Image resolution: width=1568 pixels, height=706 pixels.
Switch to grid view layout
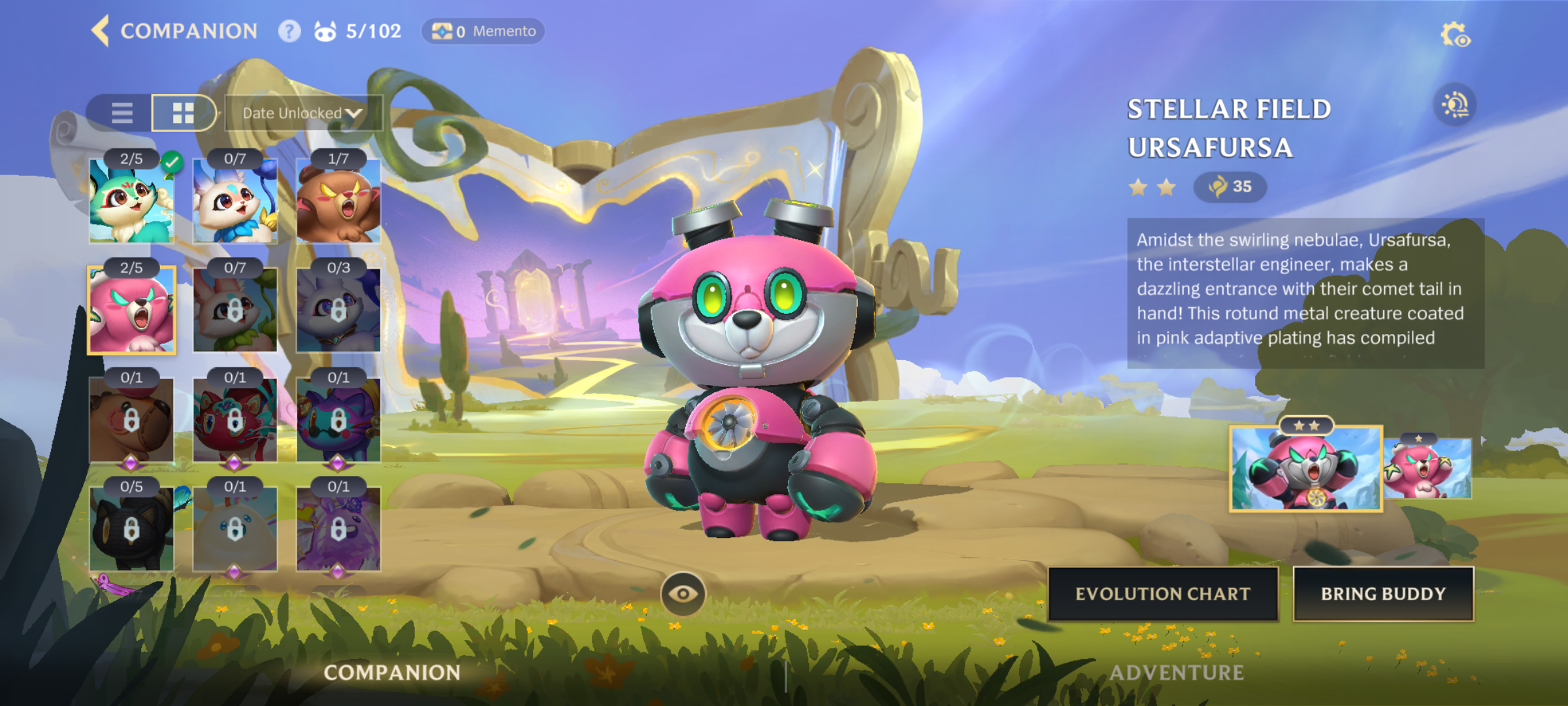(183, 113)
